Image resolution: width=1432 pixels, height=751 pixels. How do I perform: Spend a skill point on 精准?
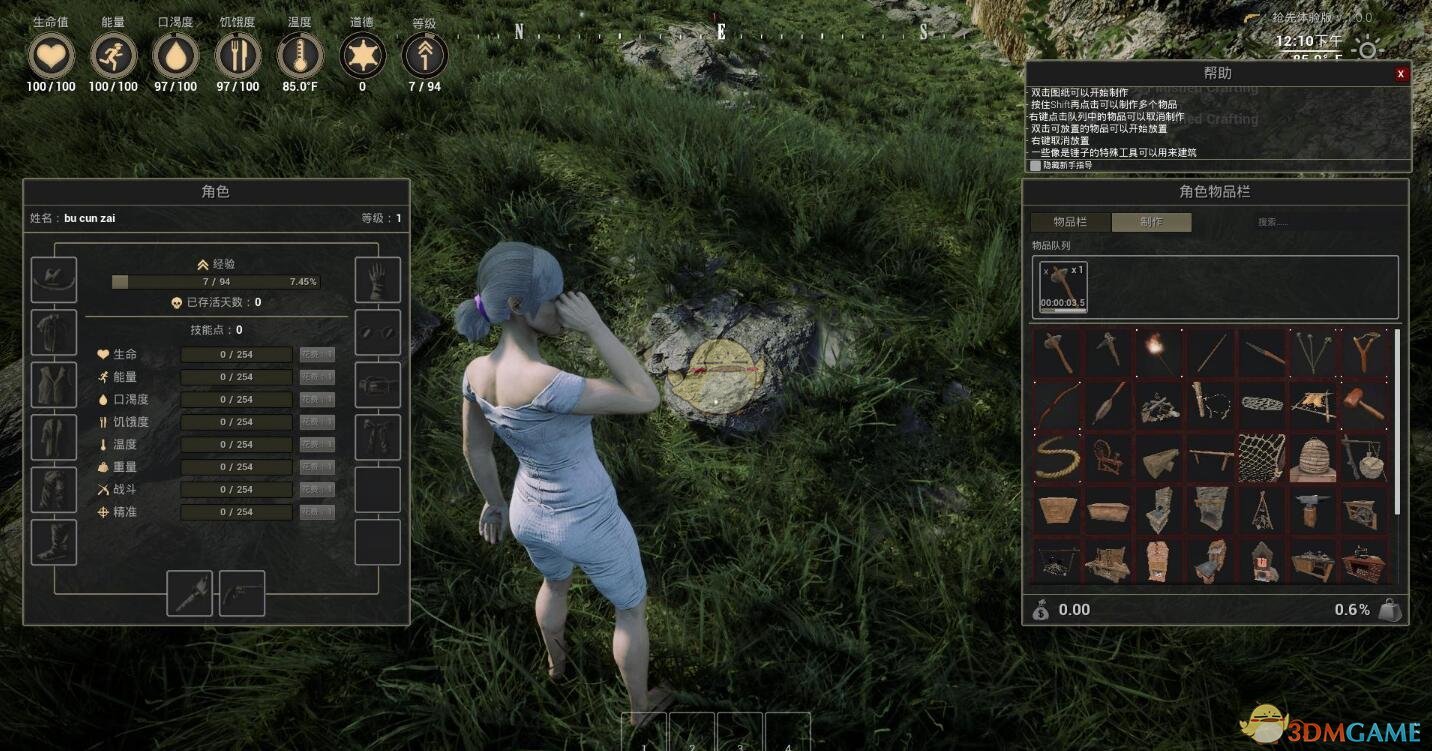[x=317, y=512]
